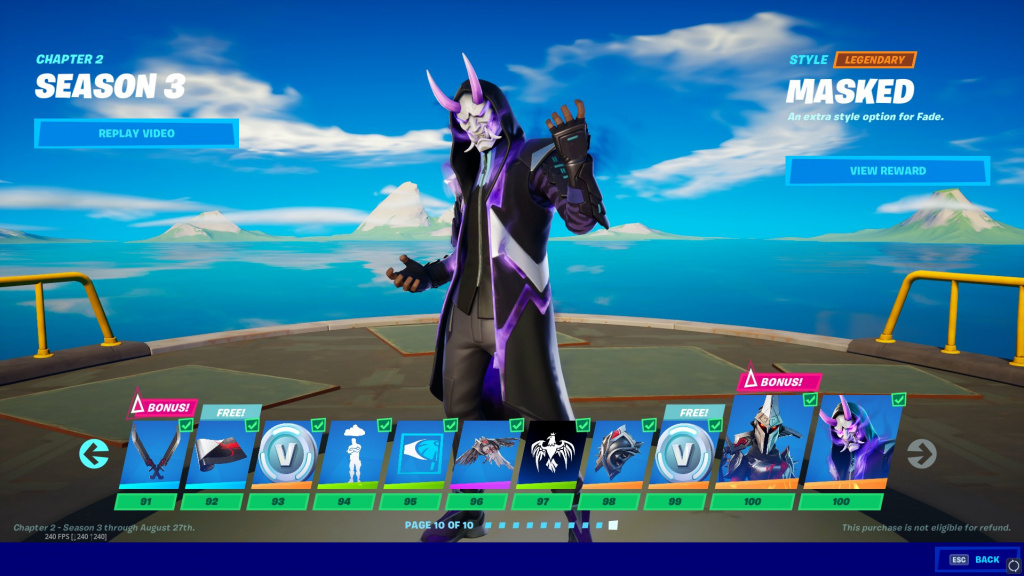
Task: Pick the tier 98 helmet reward
Action: click(617, 454)
